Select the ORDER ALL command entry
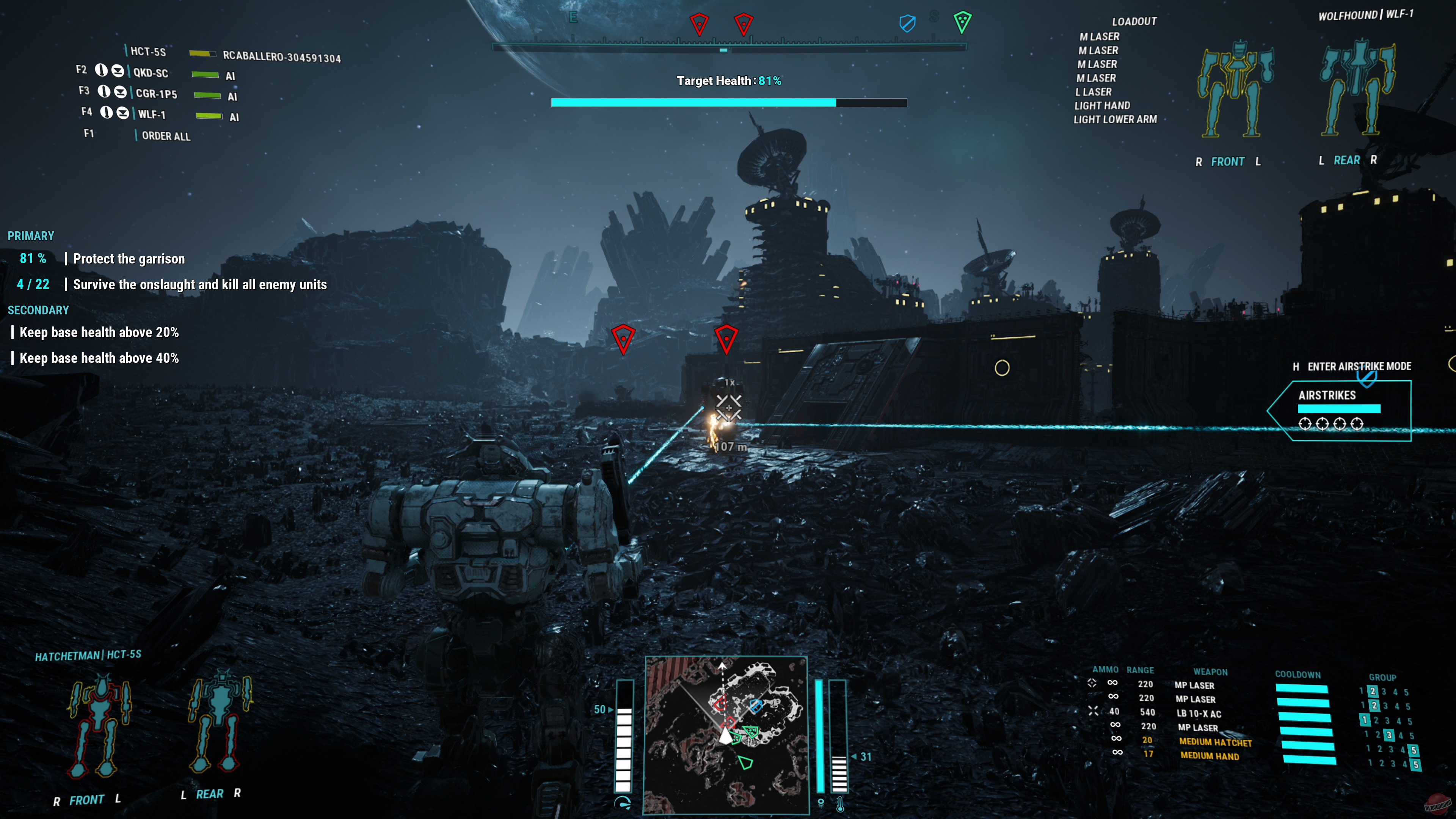The width and height of the screenshot is (1456, 819). pos(166,136)
